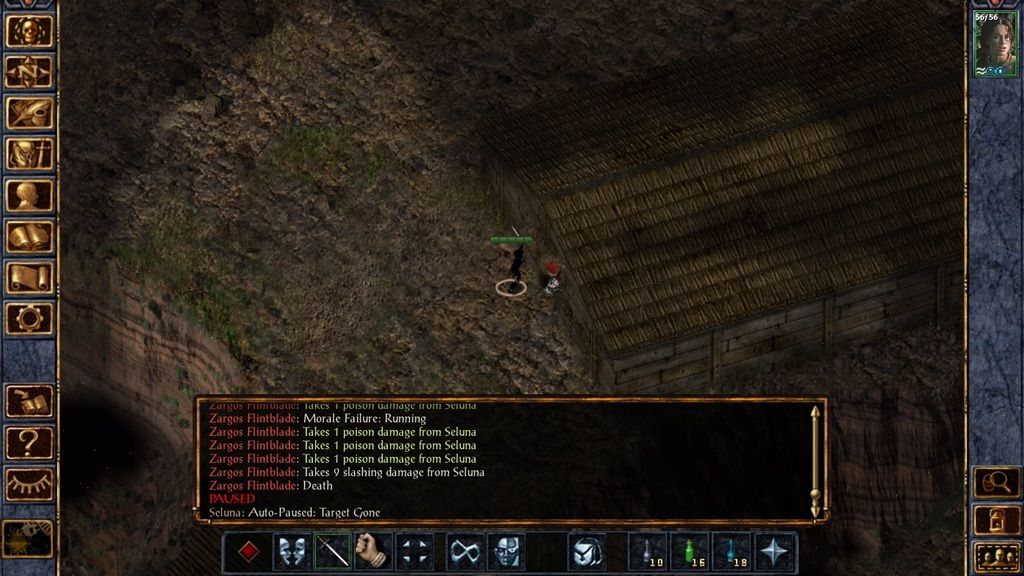Toggle interface visibility with the eye button
1024x576 pixels.
29,484
